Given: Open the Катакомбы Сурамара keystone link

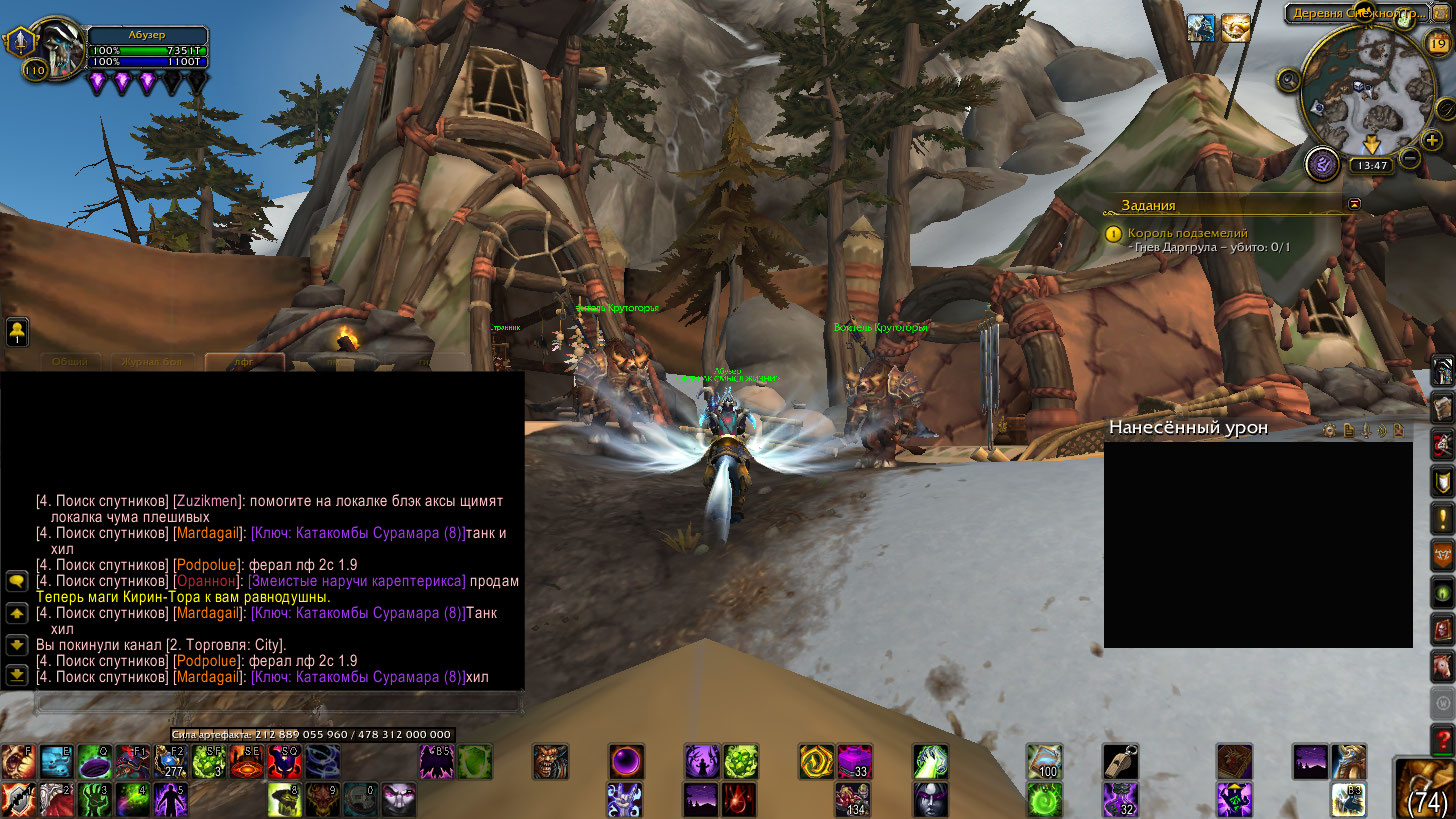Looking at the screenshot, I should point(358,533).
